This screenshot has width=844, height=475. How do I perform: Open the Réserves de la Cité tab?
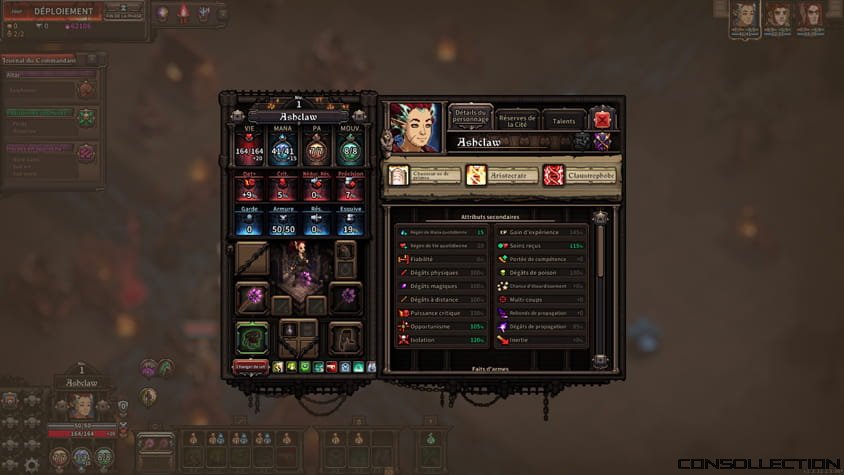517,120
